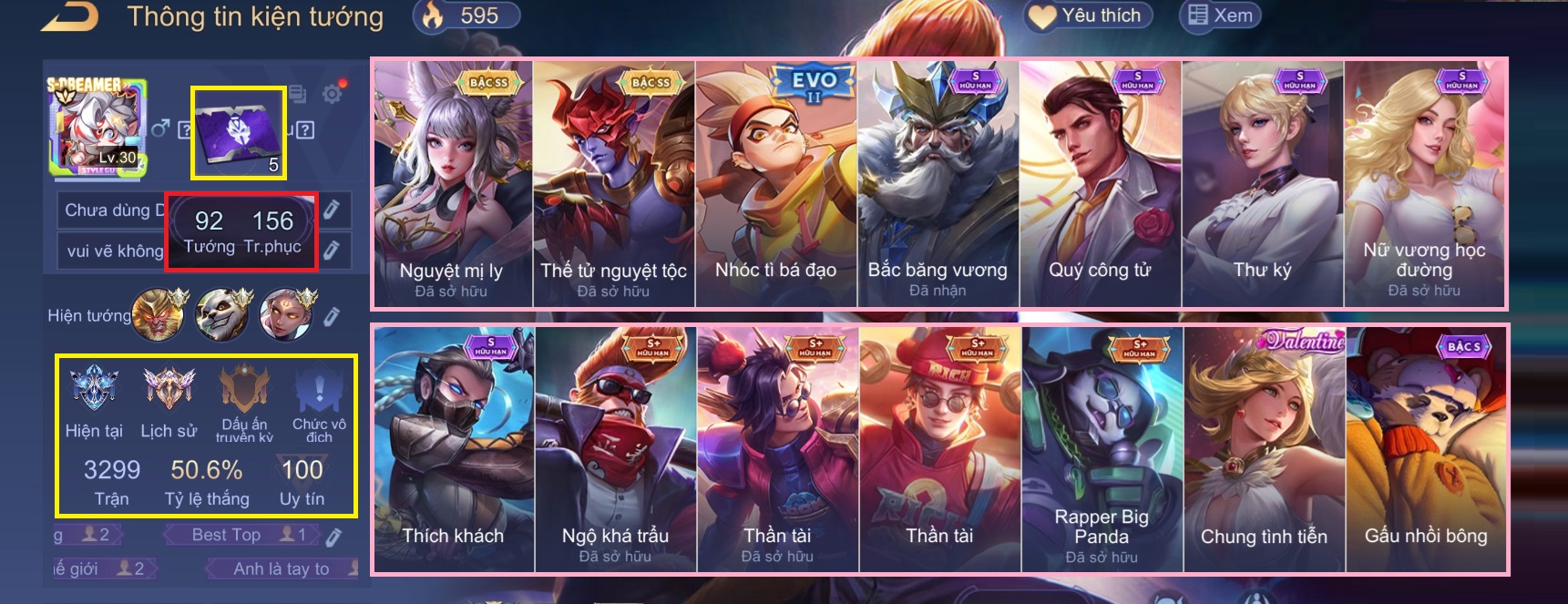The height and width of the screenshot is (604, 1568).
Task: Select the Nữ vương học đường skin
Action: pyautogui.click(x=1424, y=184)
